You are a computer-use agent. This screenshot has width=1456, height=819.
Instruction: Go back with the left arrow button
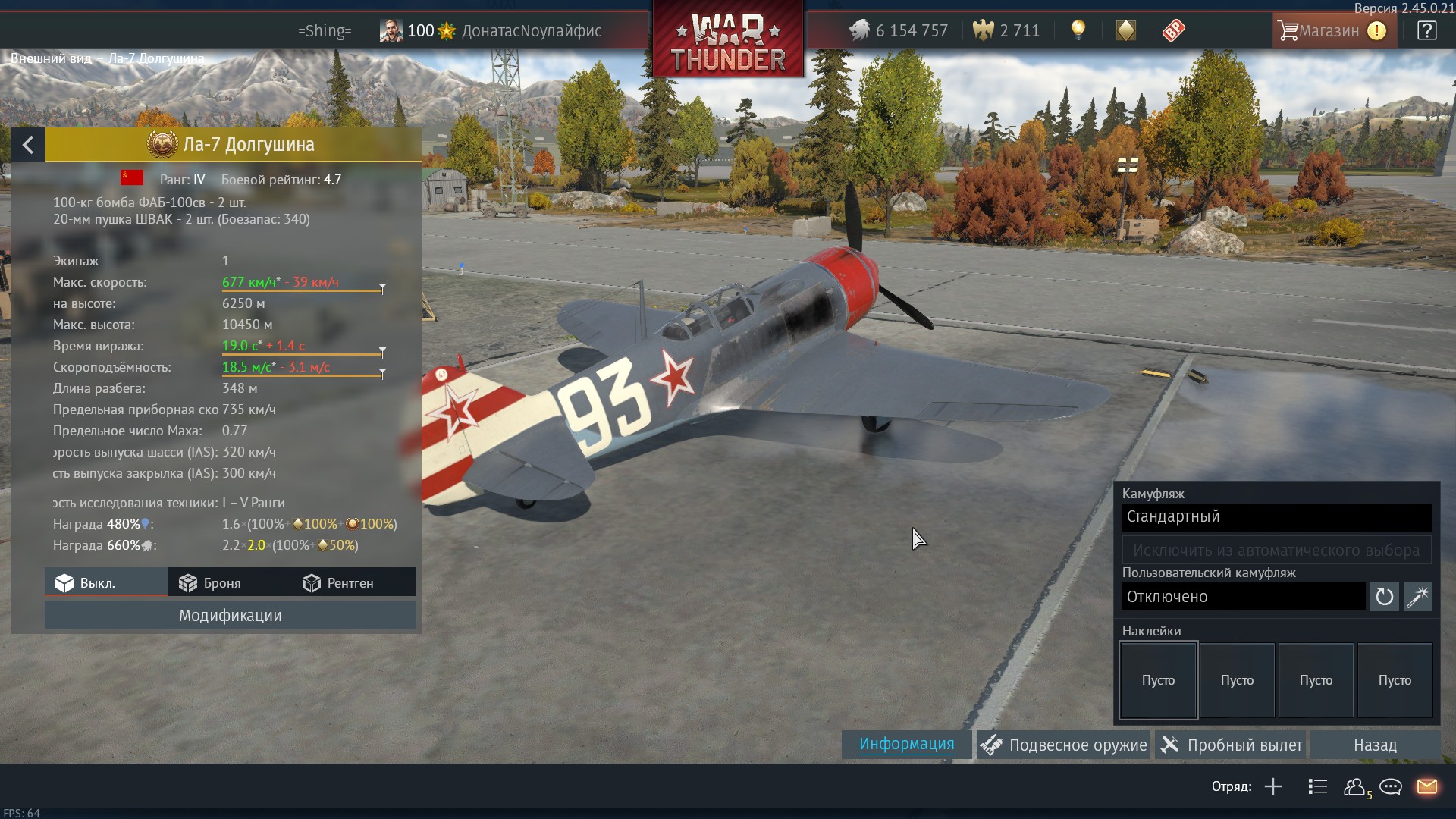point(28,145)
